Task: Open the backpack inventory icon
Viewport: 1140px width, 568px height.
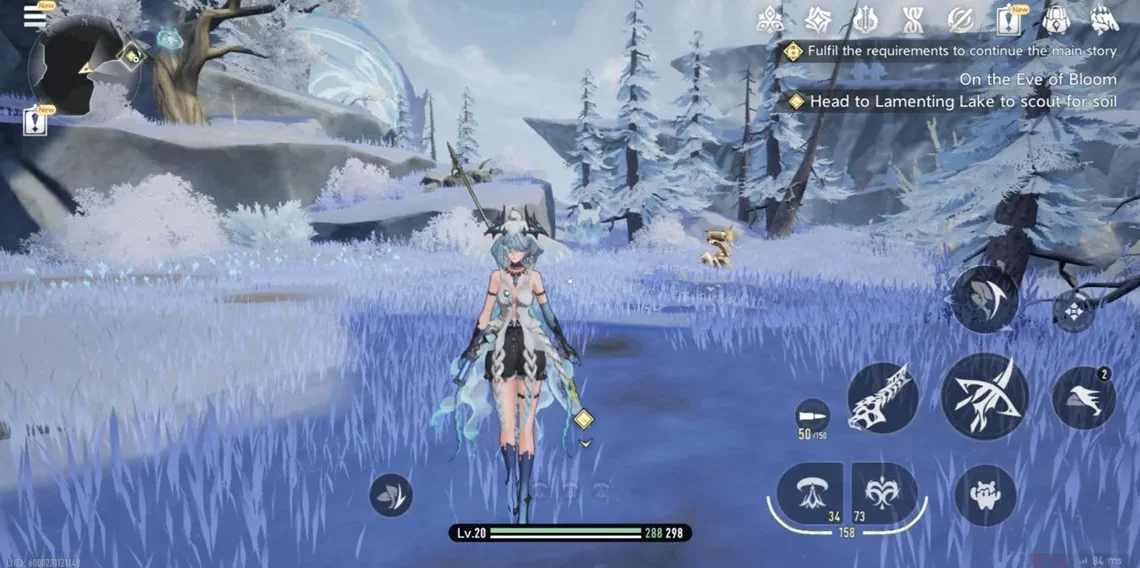Action: [1056, 19]
